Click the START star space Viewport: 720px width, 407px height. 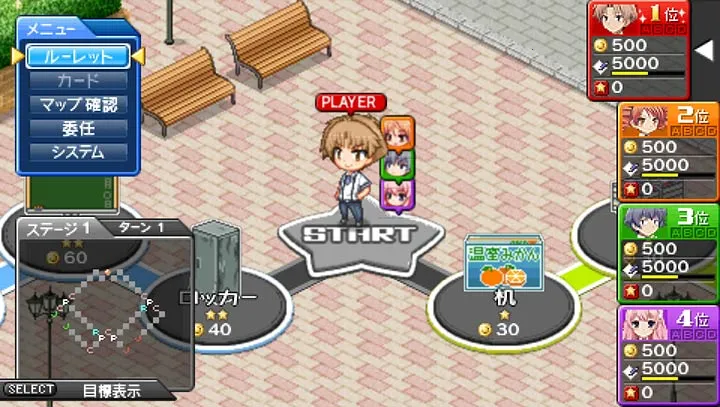pyautogui.click(x=358, y=238)
